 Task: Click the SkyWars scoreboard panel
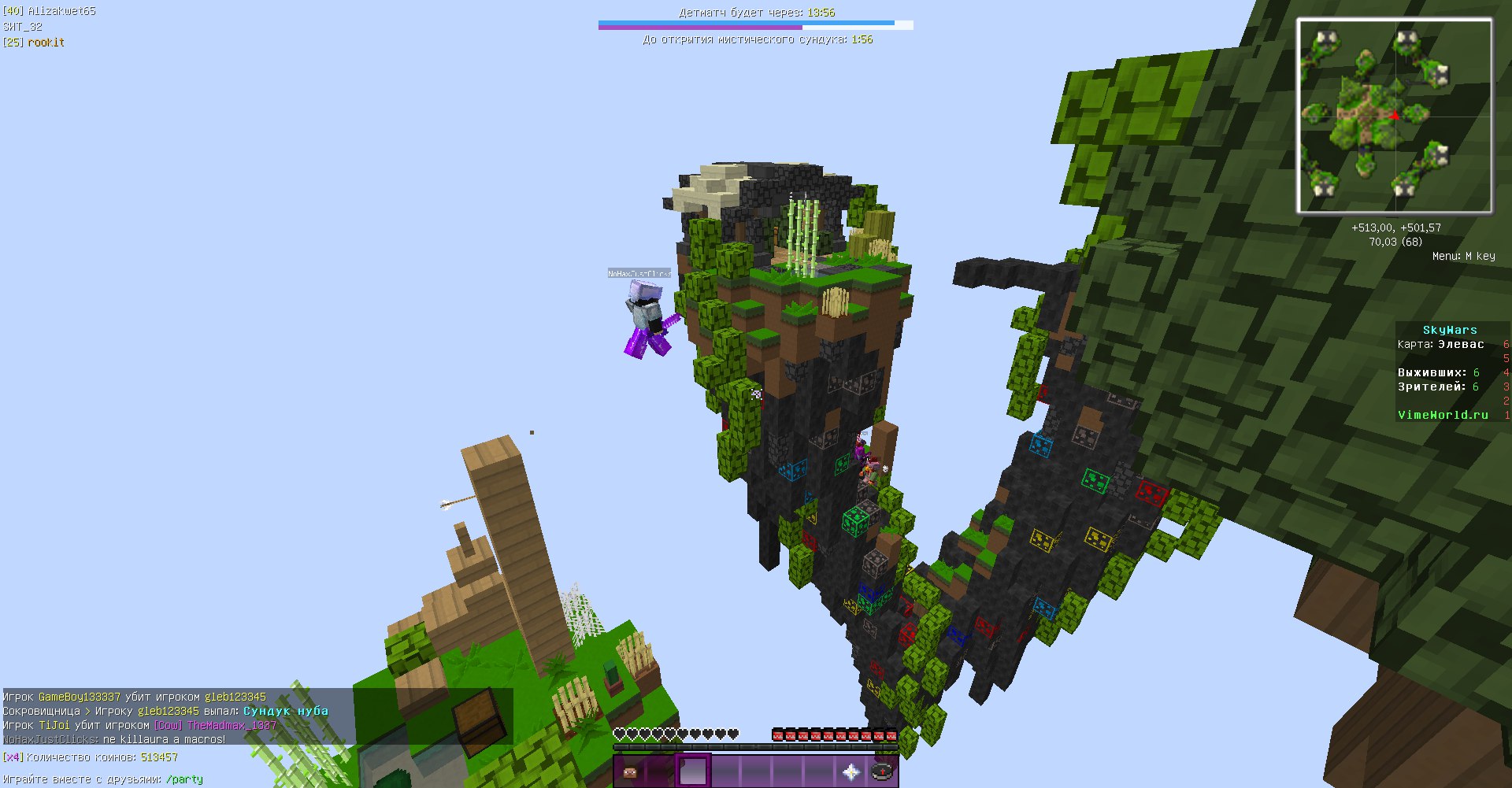(x=1449, y=372)
